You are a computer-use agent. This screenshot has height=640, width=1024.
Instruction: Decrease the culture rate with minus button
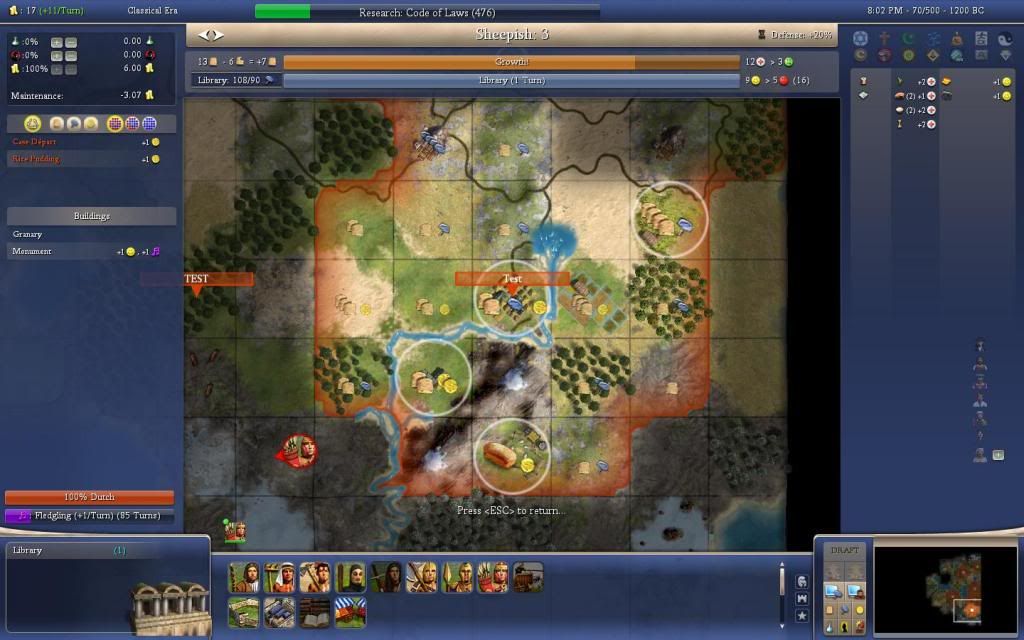(x=71, y=55)
